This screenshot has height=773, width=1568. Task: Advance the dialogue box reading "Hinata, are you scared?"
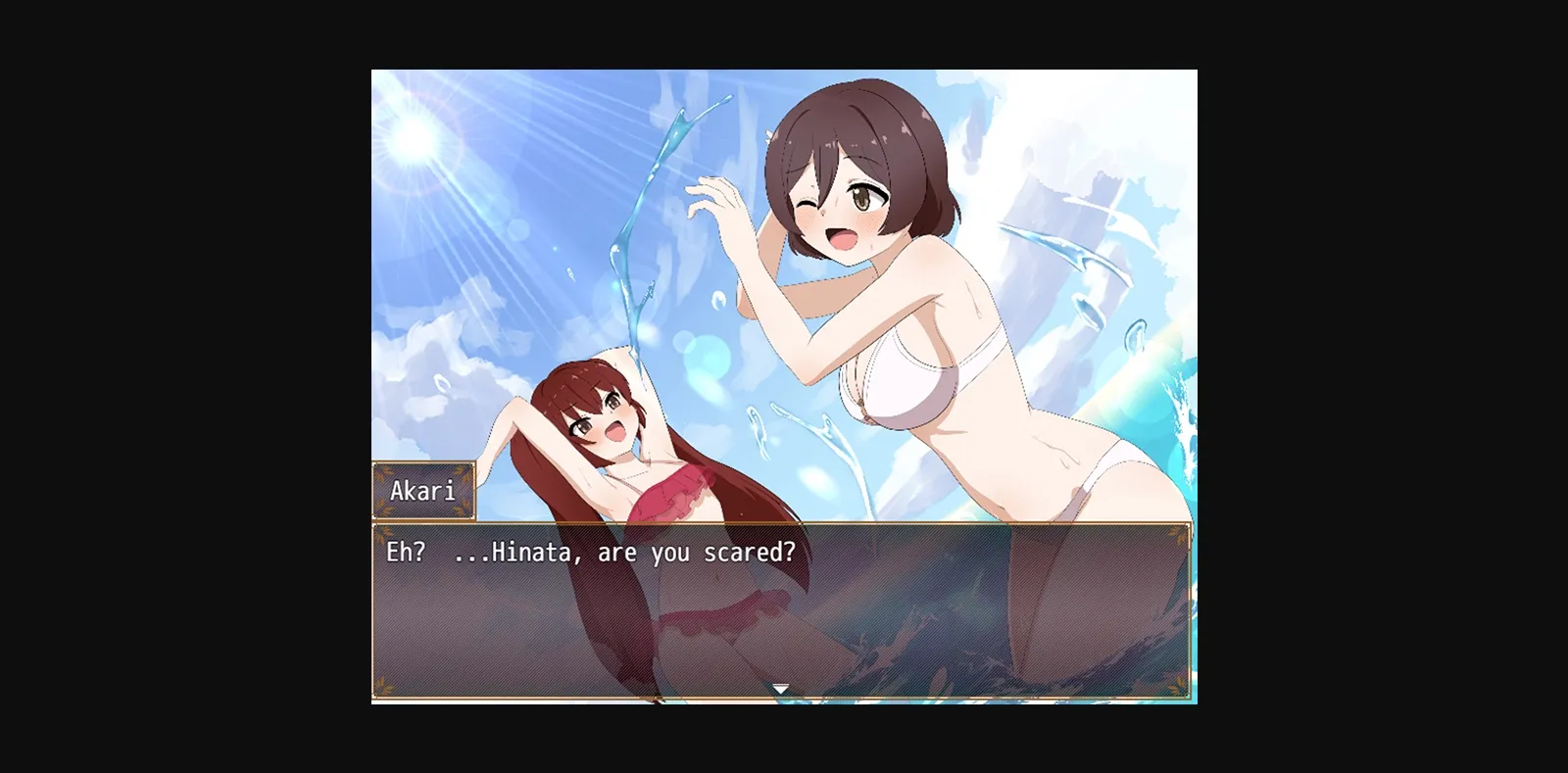coord(780,609)
